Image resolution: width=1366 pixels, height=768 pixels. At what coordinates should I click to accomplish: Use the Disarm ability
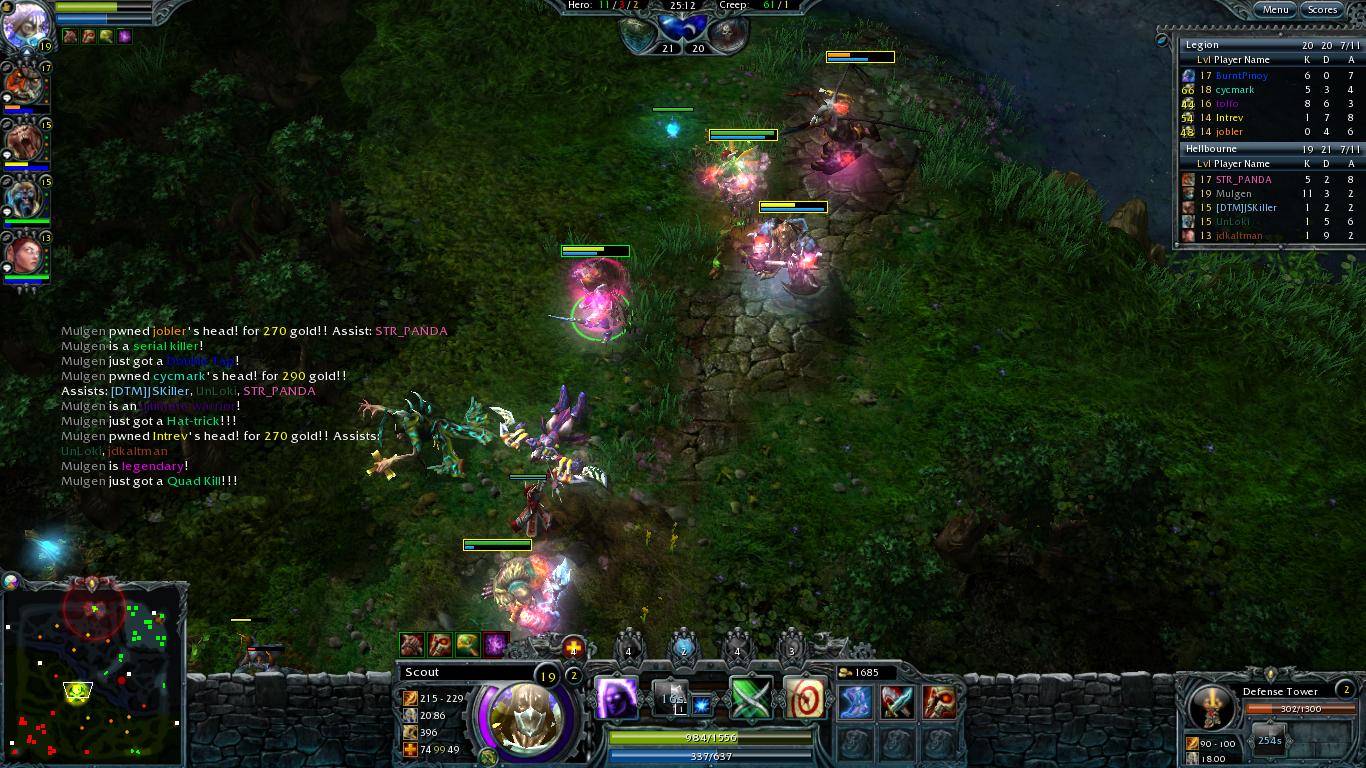pyautogui.click(x=750, y=698)
